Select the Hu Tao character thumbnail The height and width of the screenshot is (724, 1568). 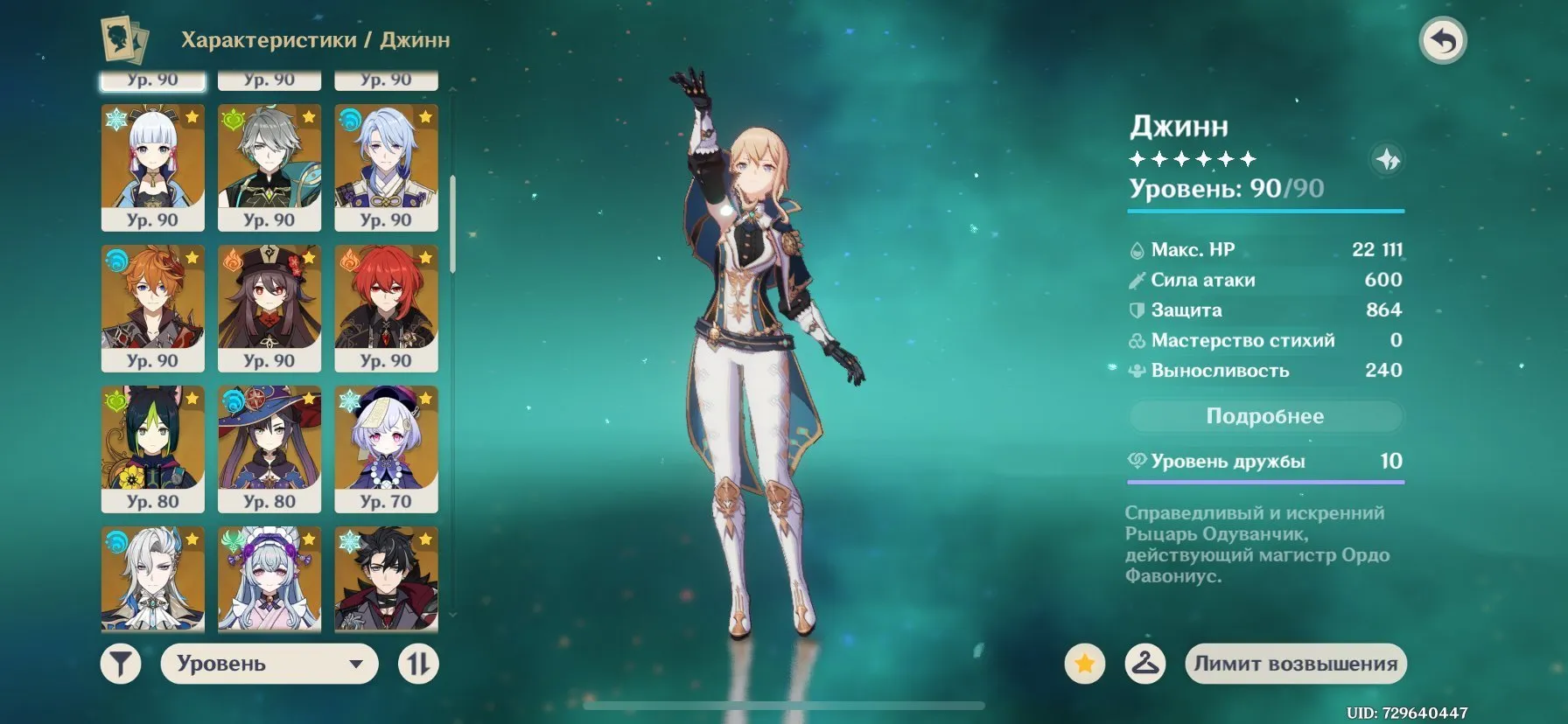[269, 306]
